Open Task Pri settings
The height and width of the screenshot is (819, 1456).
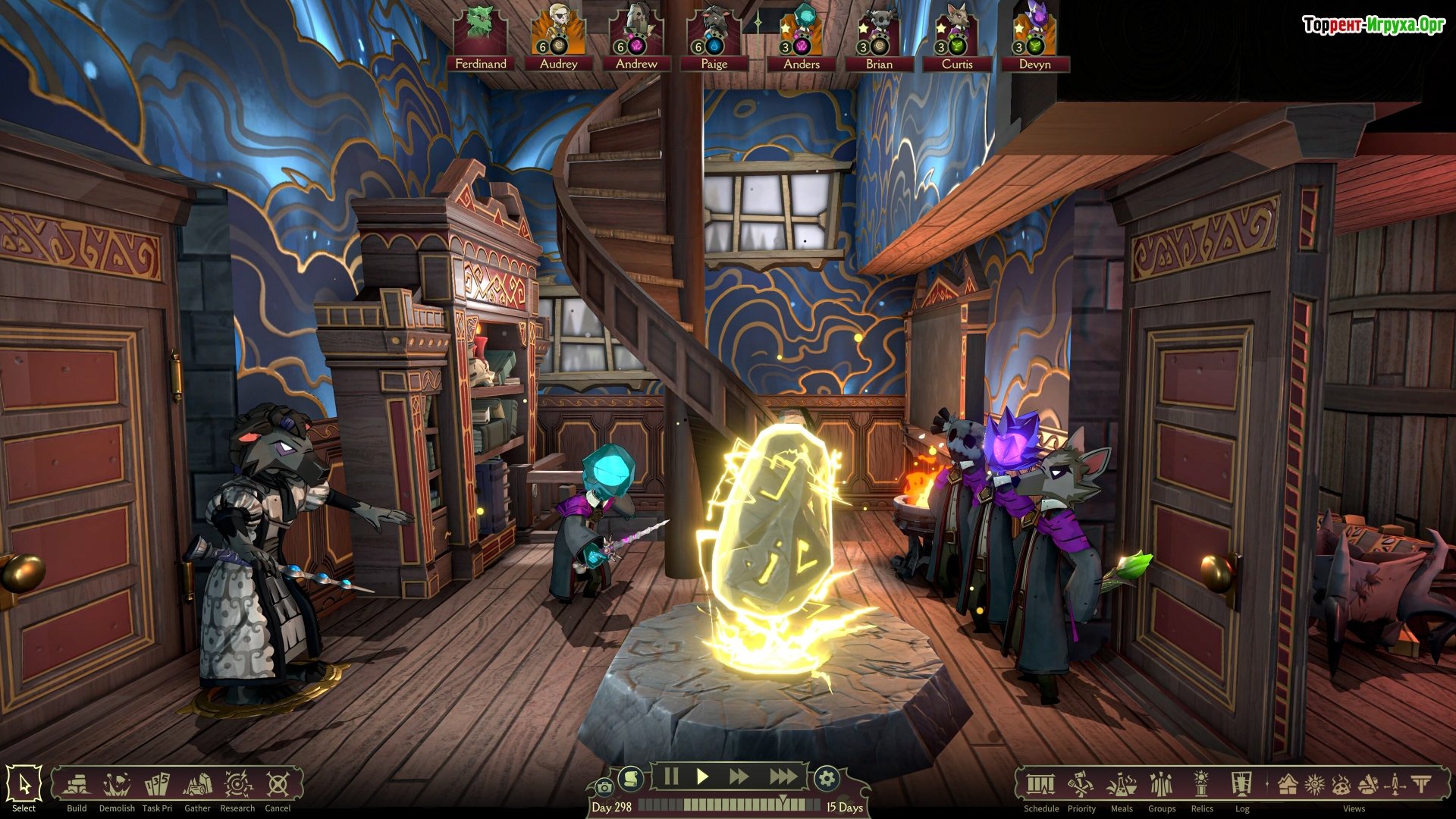pyautogui.click(x=157, y=786)
